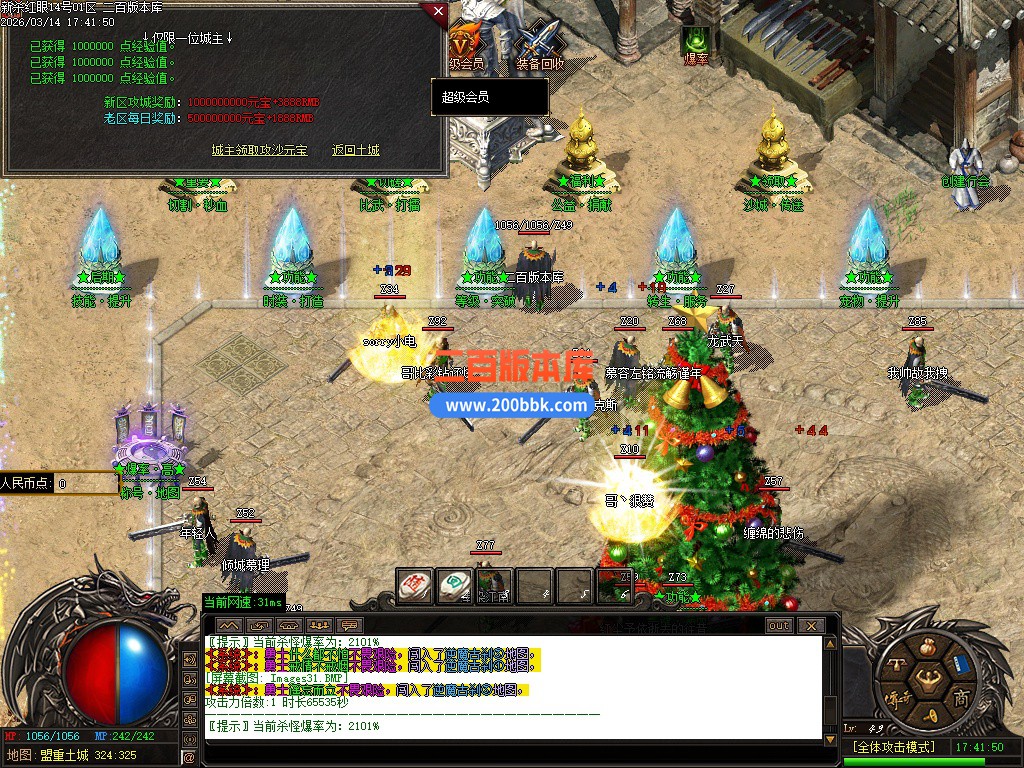Select the blue book icon in radial menu
This screenshot has width=1024, height=768.
[x=962, y=665]
